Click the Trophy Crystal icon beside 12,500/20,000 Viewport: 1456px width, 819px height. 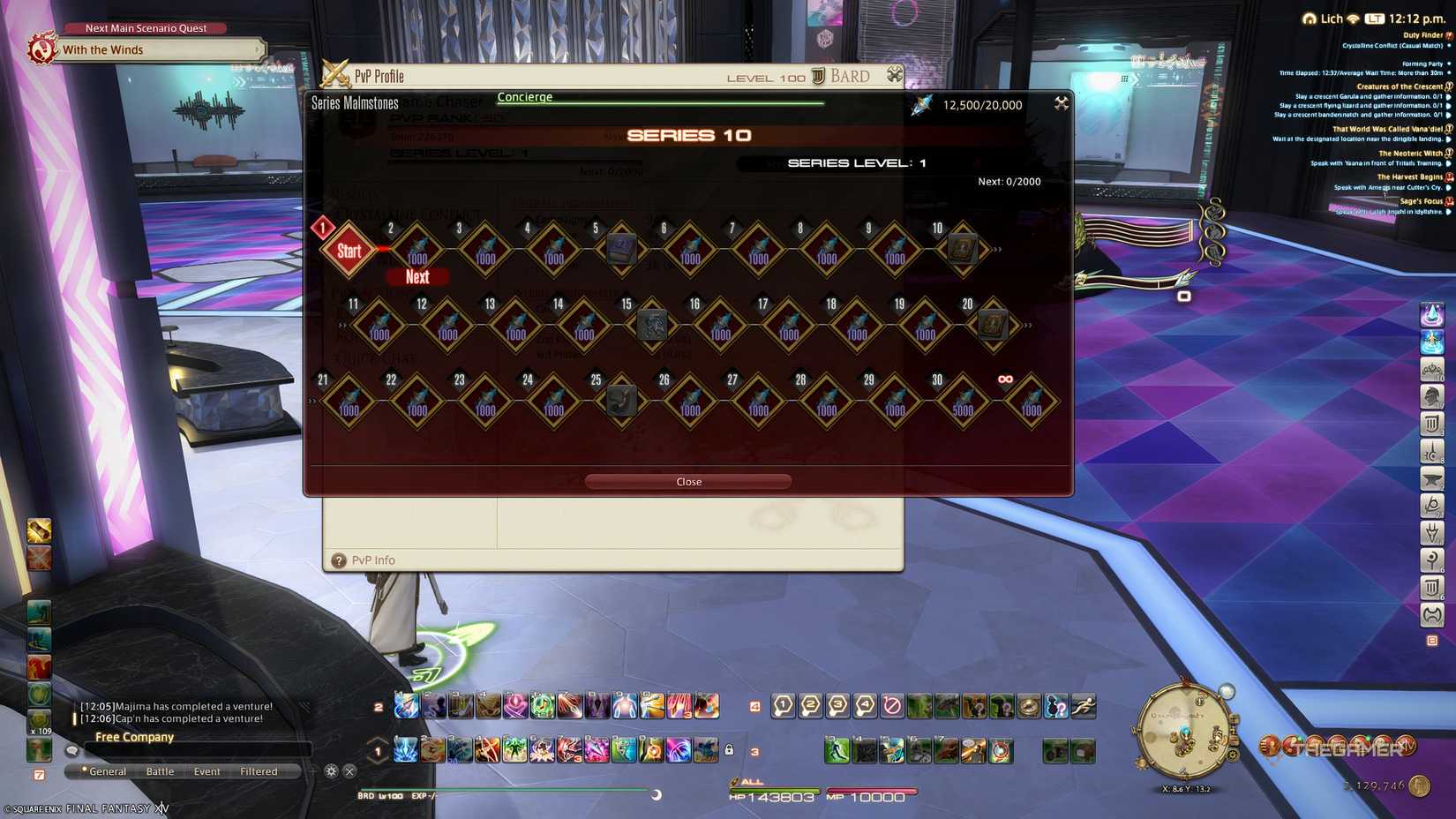tap(920, 104)
